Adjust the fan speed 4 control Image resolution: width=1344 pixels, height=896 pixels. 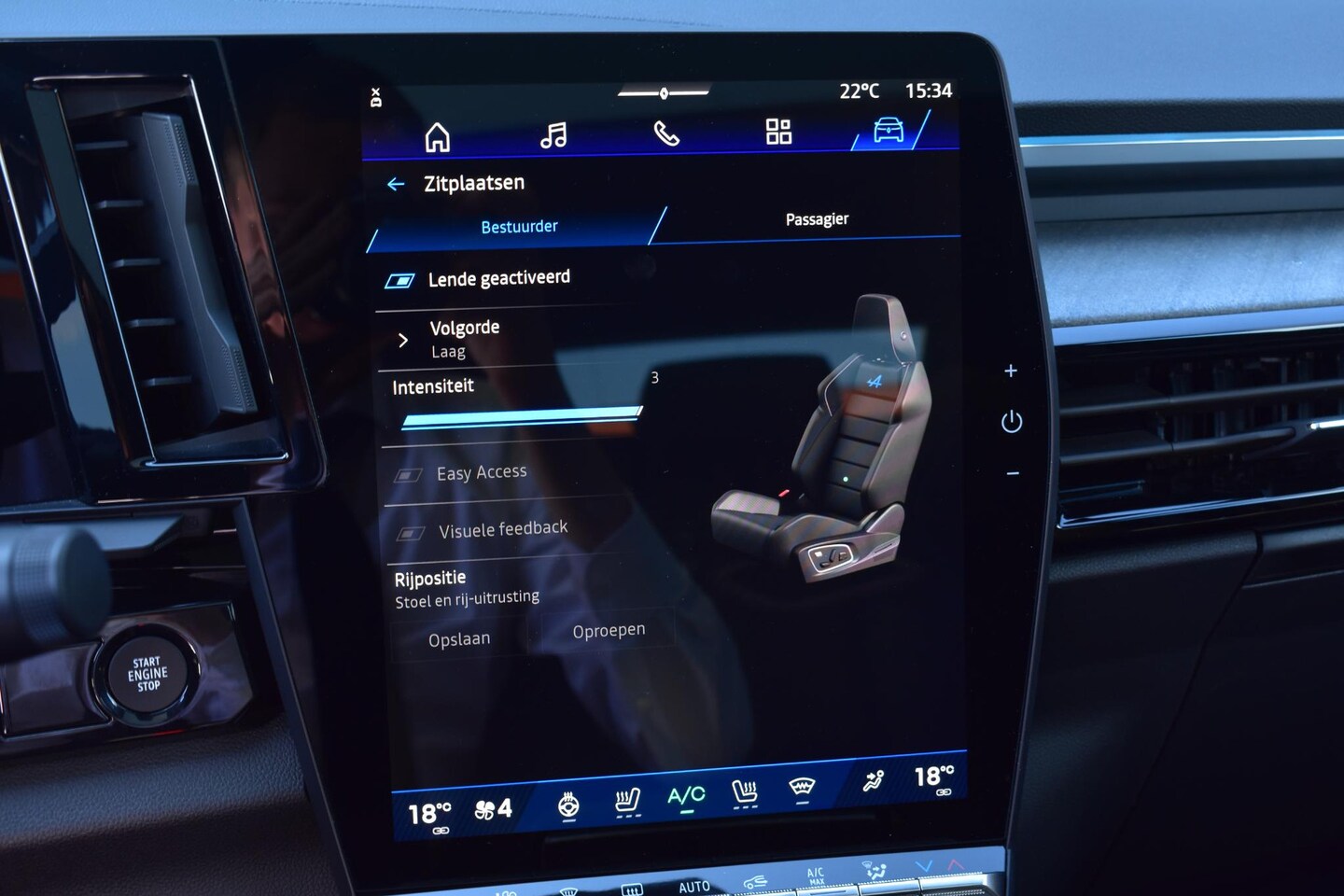(x=494, y=809)
